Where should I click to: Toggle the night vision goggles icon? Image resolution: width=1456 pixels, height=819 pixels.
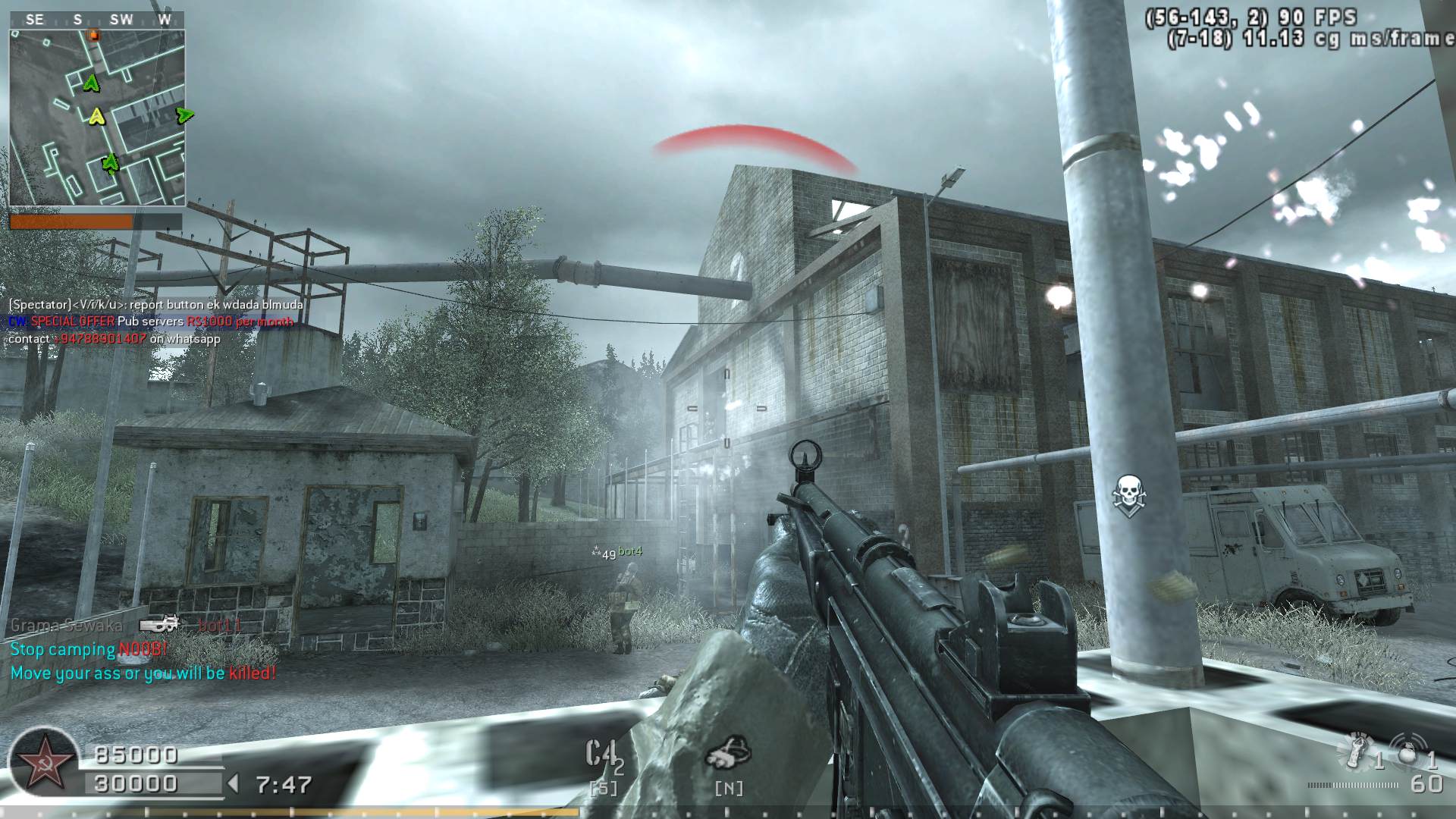(x=728, y=752)
